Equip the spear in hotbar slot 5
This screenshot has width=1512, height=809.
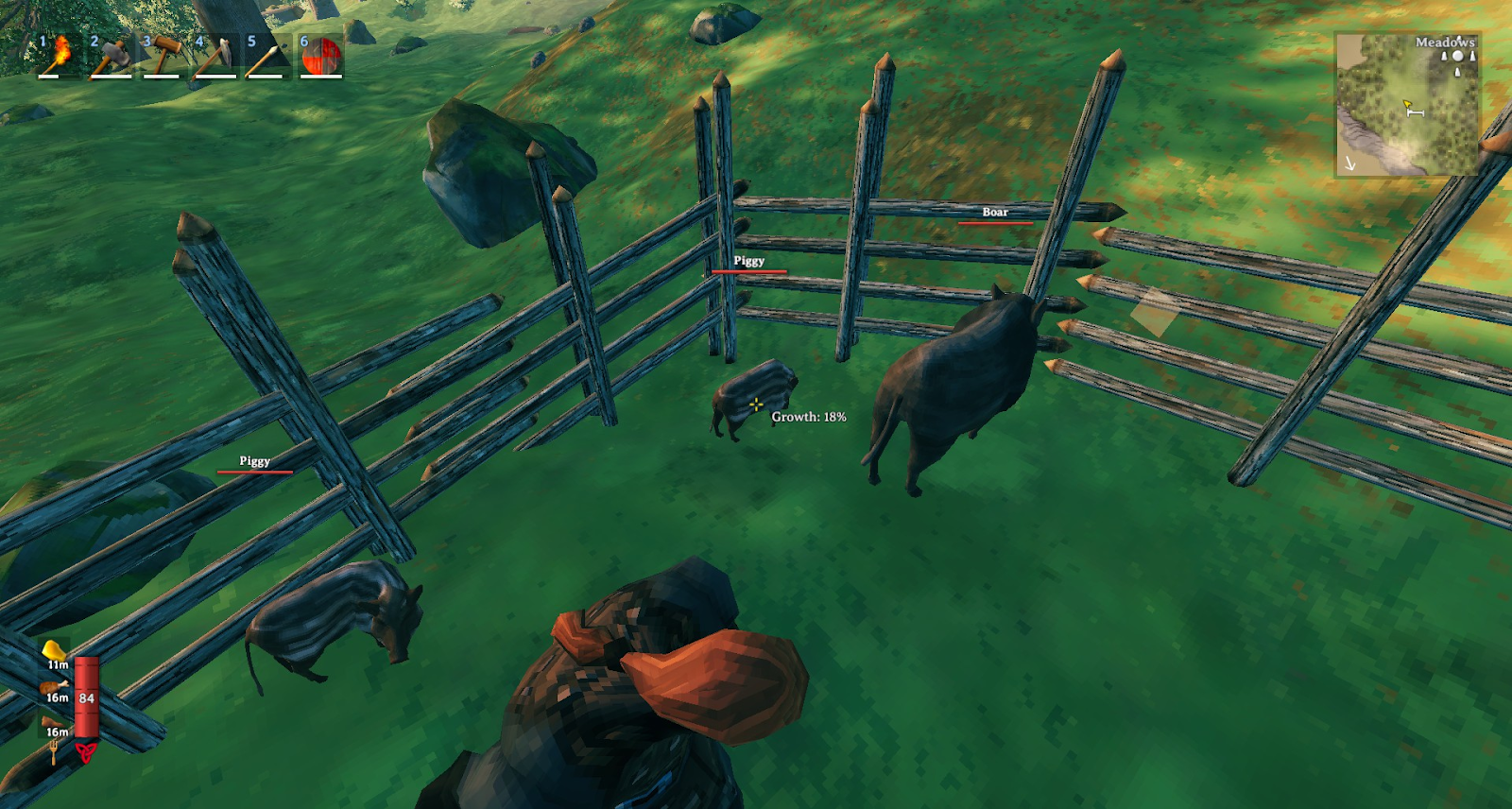[x=267, y=55]
